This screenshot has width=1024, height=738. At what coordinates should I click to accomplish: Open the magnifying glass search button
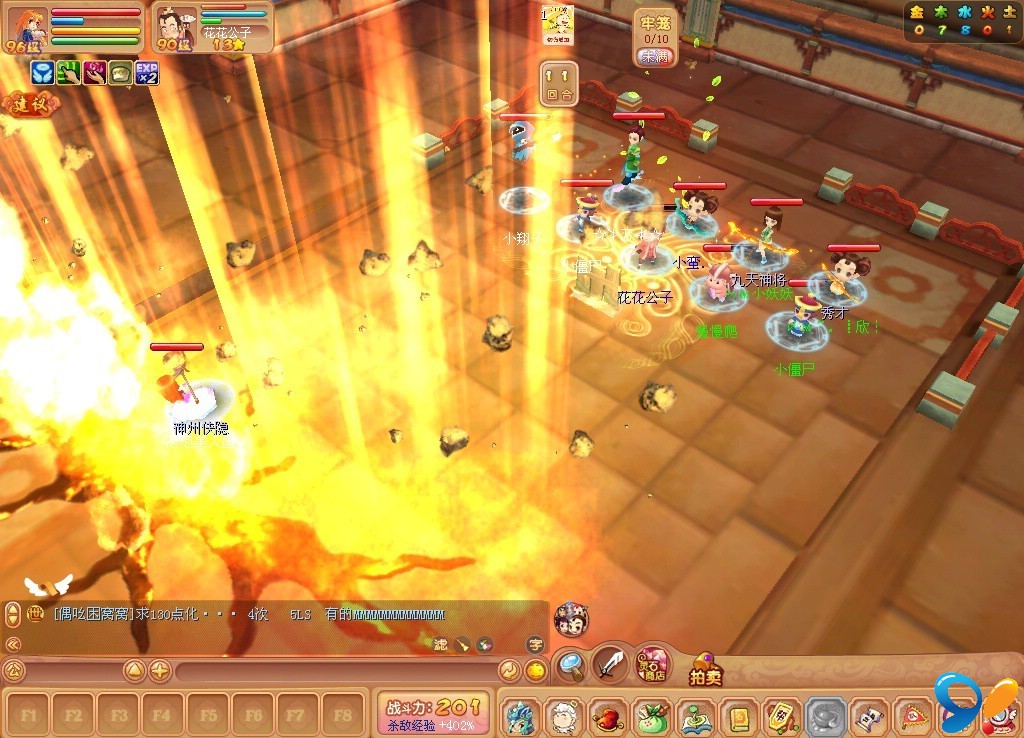[571, 663]
